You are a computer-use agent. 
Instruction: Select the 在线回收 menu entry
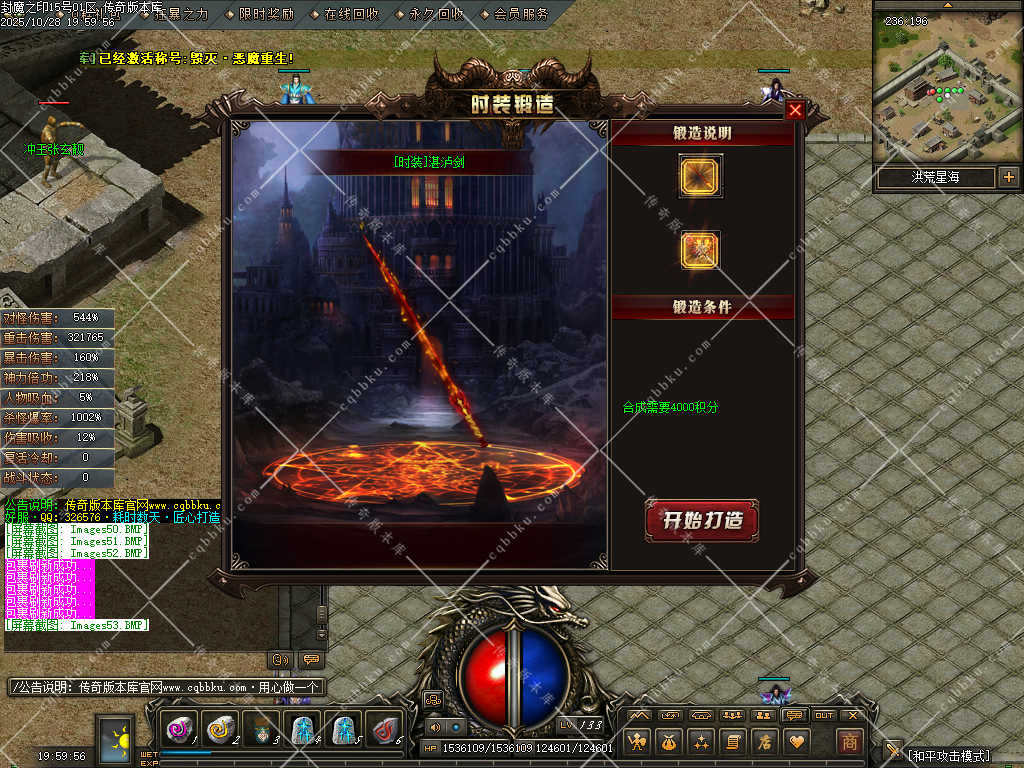point(351,14)
